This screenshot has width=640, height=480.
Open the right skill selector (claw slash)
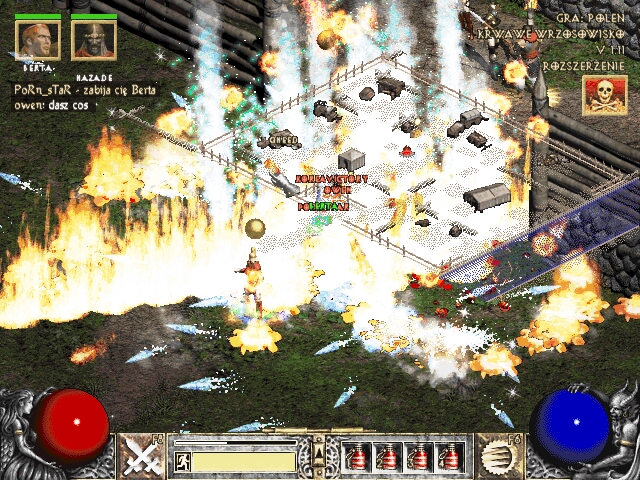pyautogui.click(x=497, y=456)
